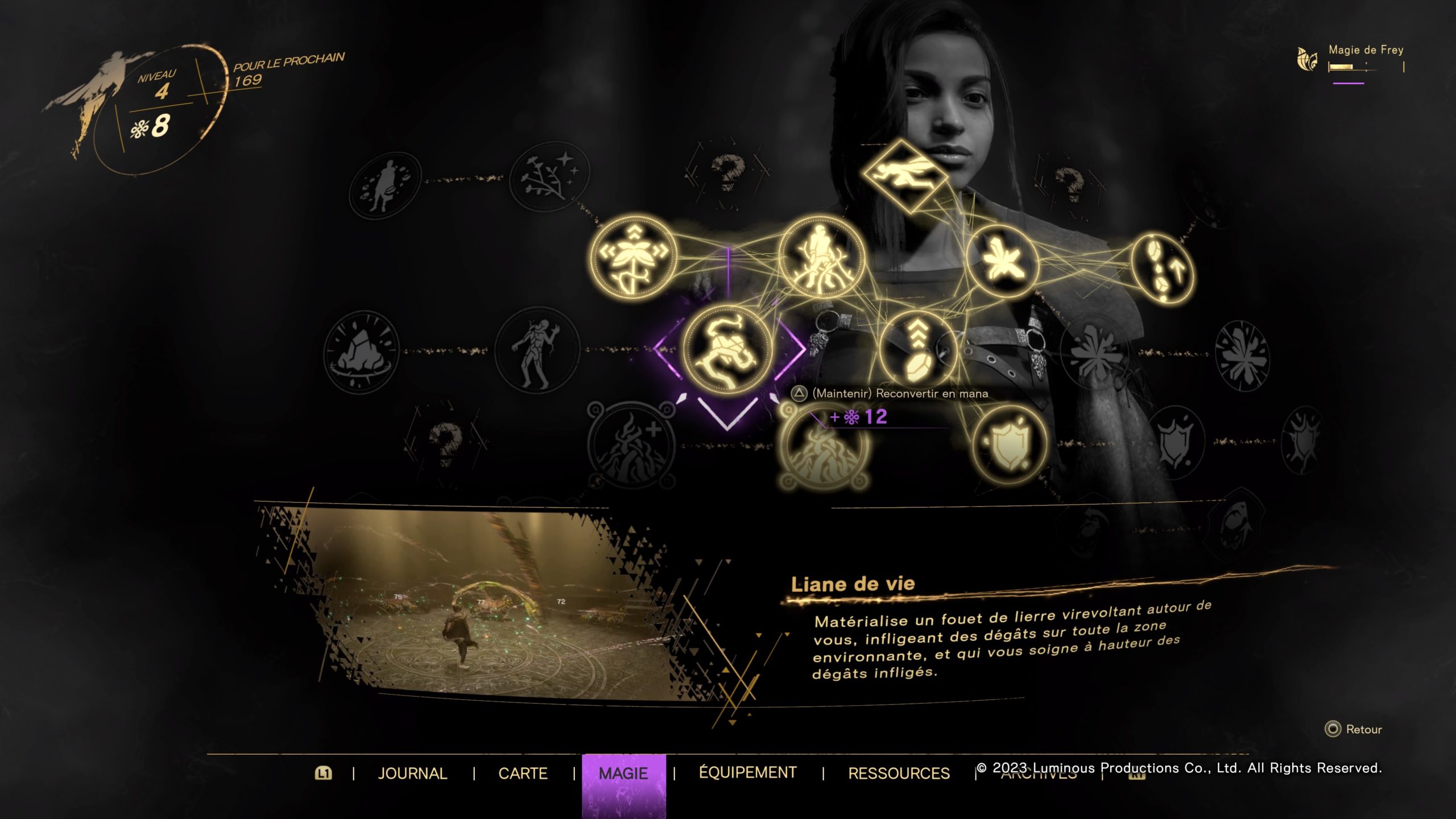
Task: Choose the glowing shield spell node
Action: (x=1010, y=444)
